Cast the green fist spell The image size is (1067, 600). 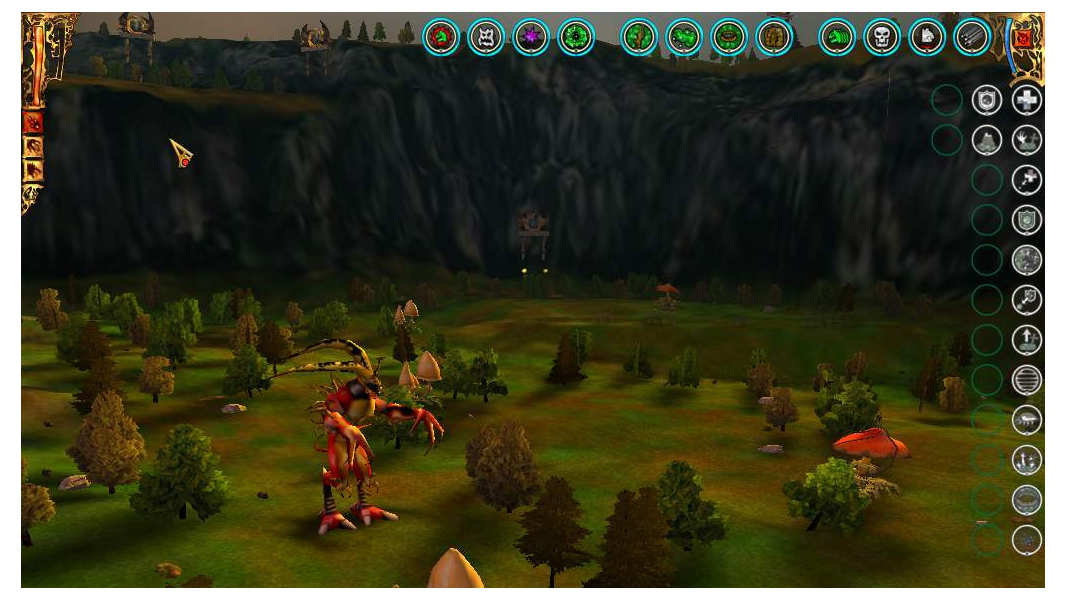(x=837, y=38)
